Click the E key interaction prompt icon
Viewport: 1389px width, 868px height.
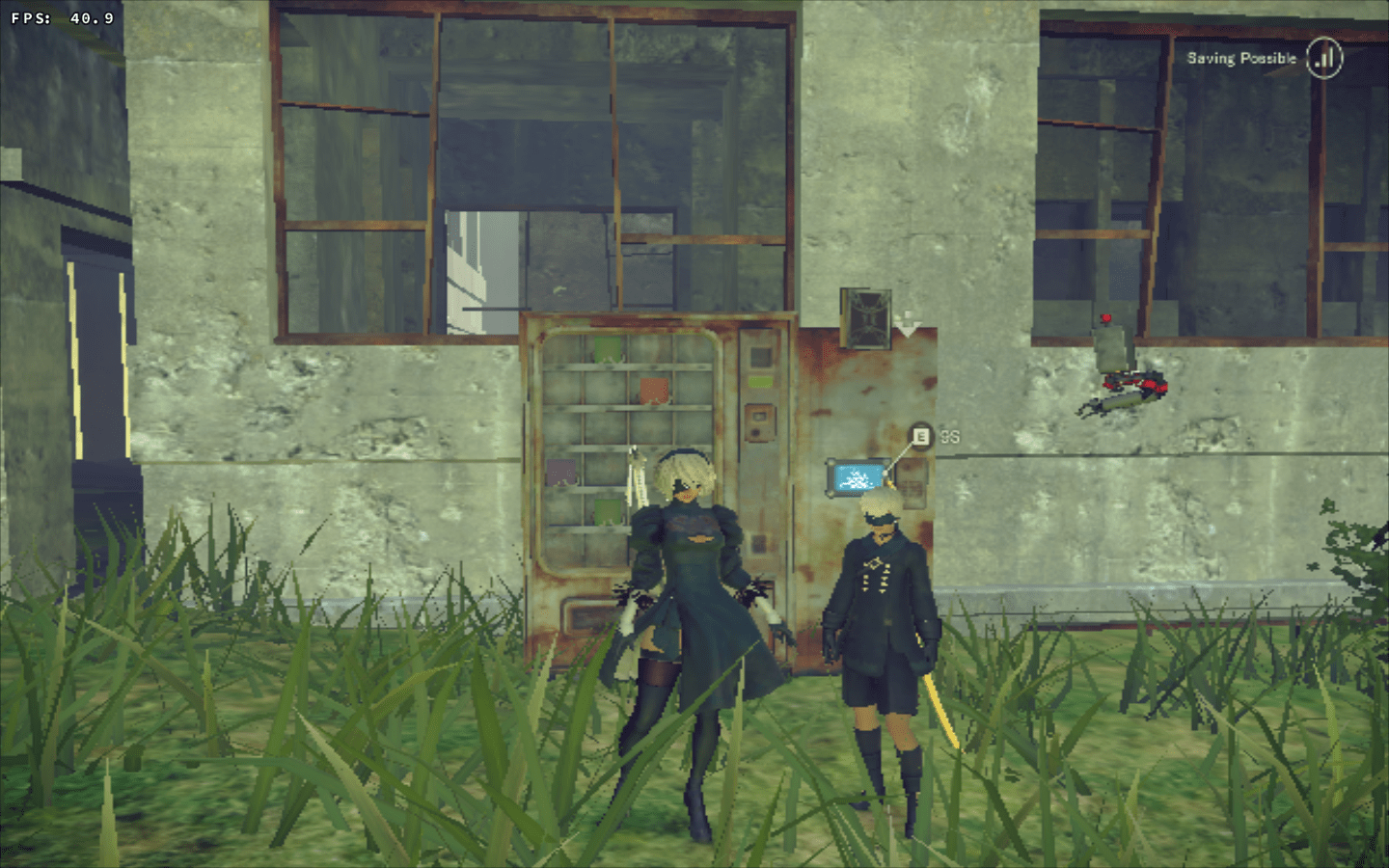(x=920, y=436)
